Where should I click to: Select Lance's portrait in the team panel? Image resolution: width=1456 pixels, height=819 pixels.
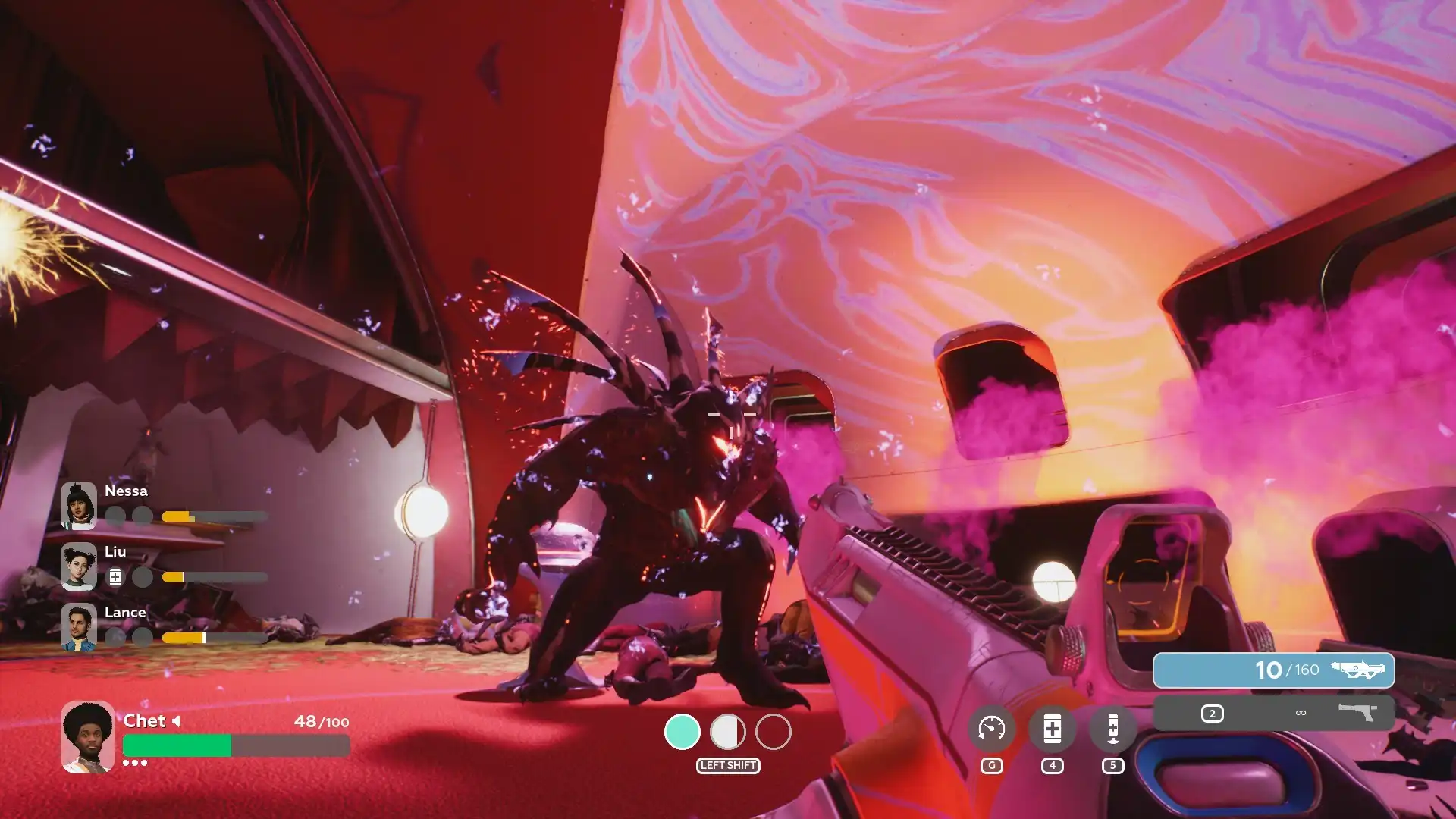point(80,627)
